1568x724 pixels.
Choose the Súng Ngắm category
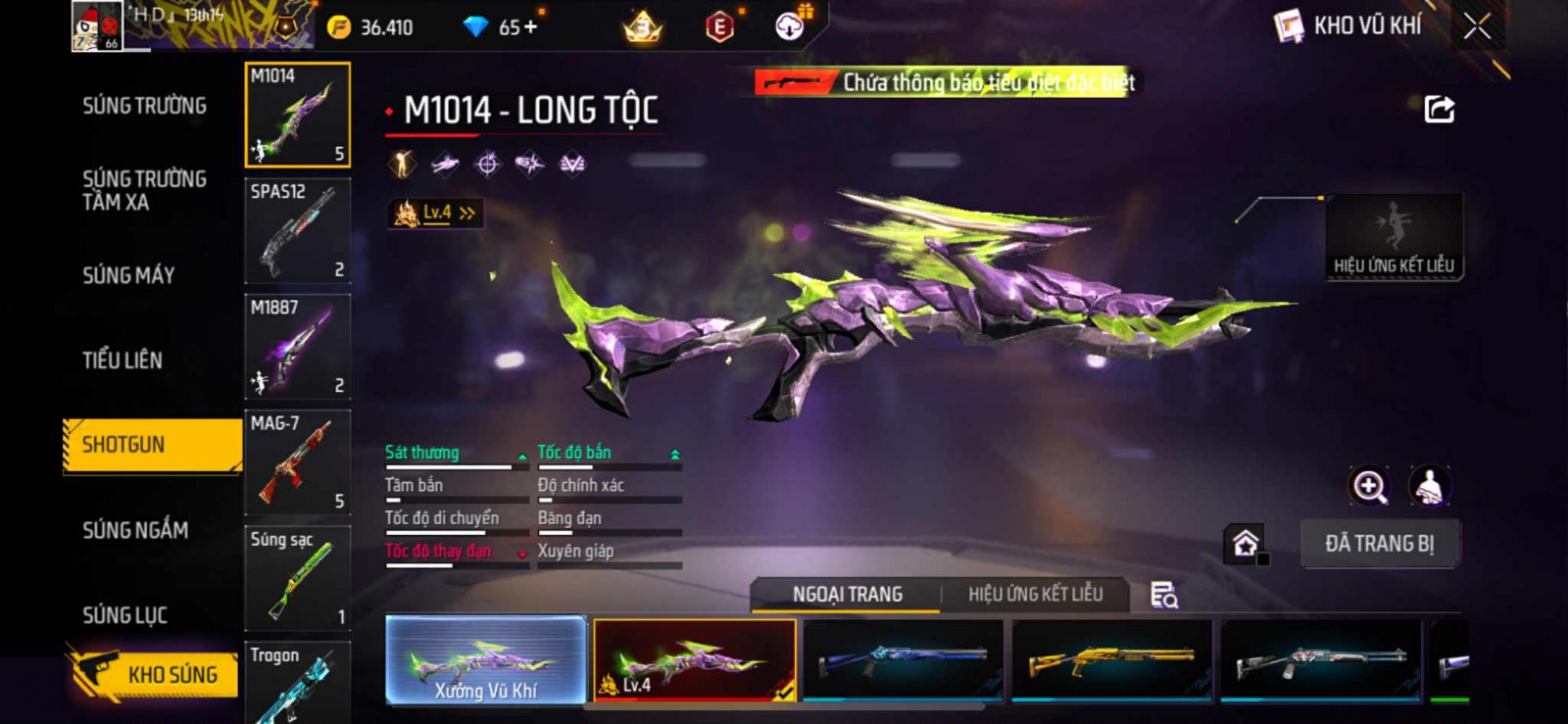click(135, 530)
